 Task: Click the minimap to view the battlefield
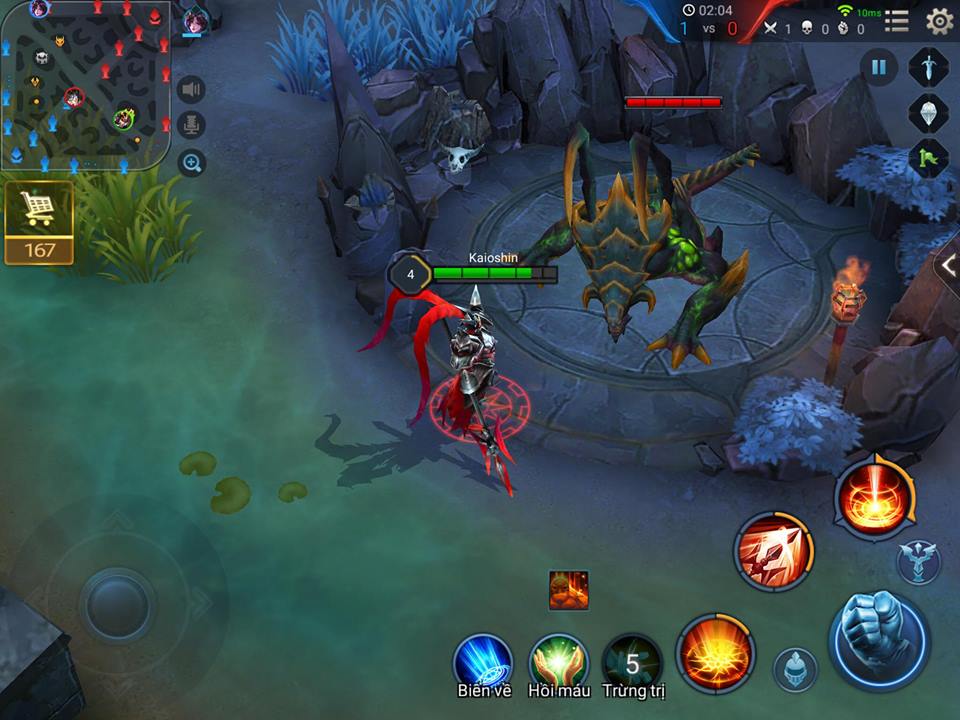pos(85,85)
